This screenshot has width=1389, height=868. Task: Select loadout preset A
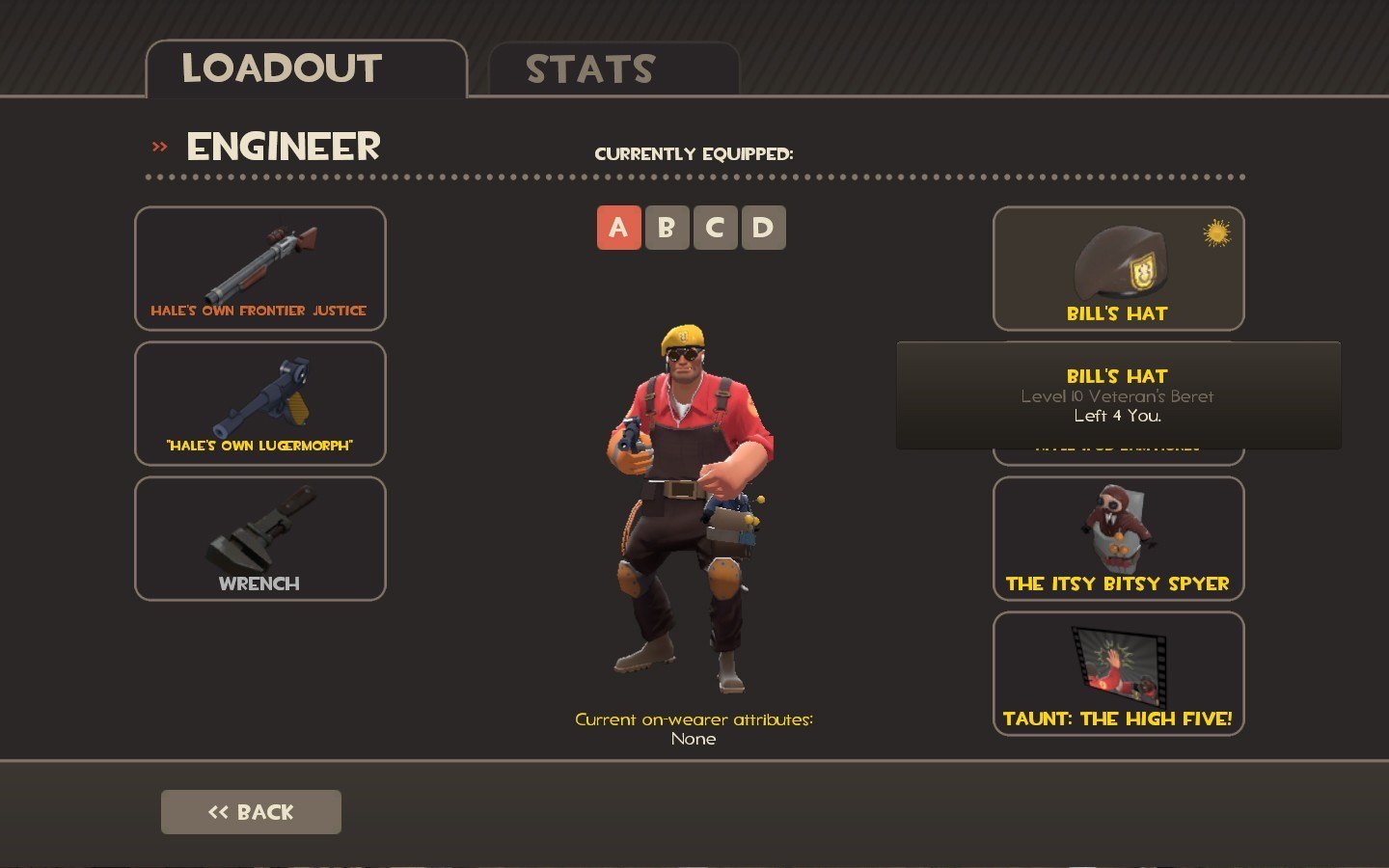pyautogui.click(x=618, y=228)
